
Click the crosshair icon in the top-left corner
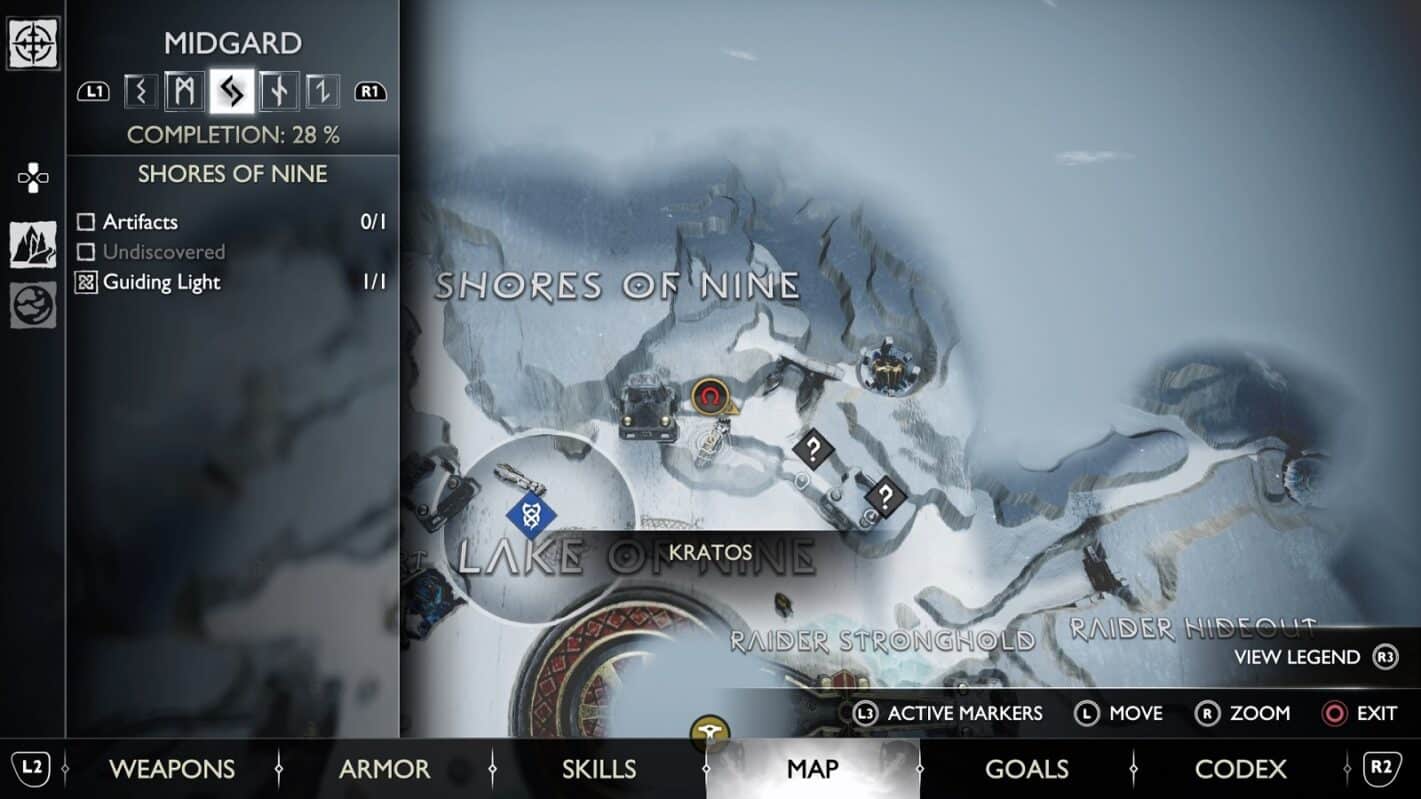33,42
